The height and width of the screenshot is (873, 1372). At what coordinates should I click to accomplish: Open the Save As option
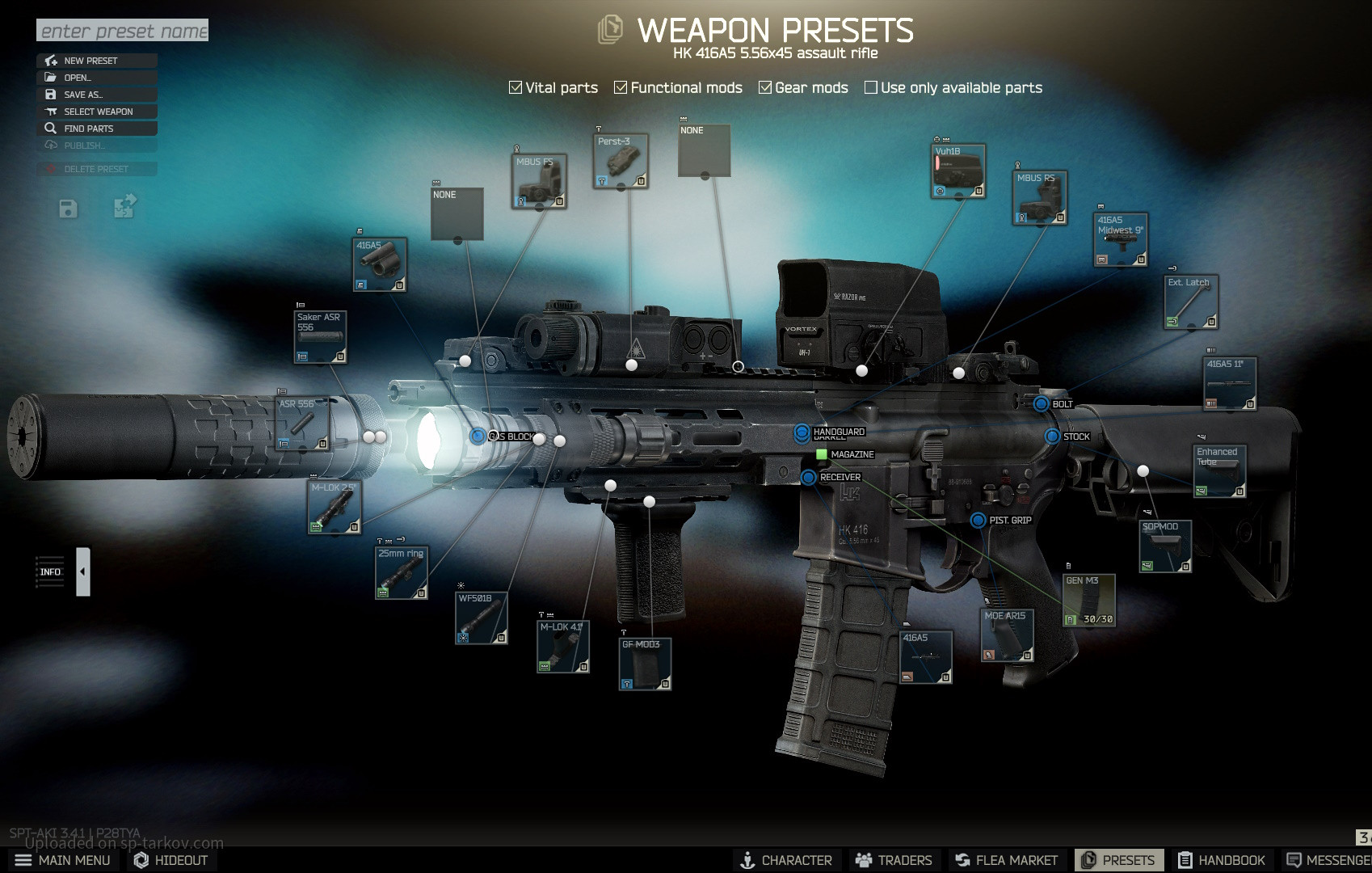point(97,95)
